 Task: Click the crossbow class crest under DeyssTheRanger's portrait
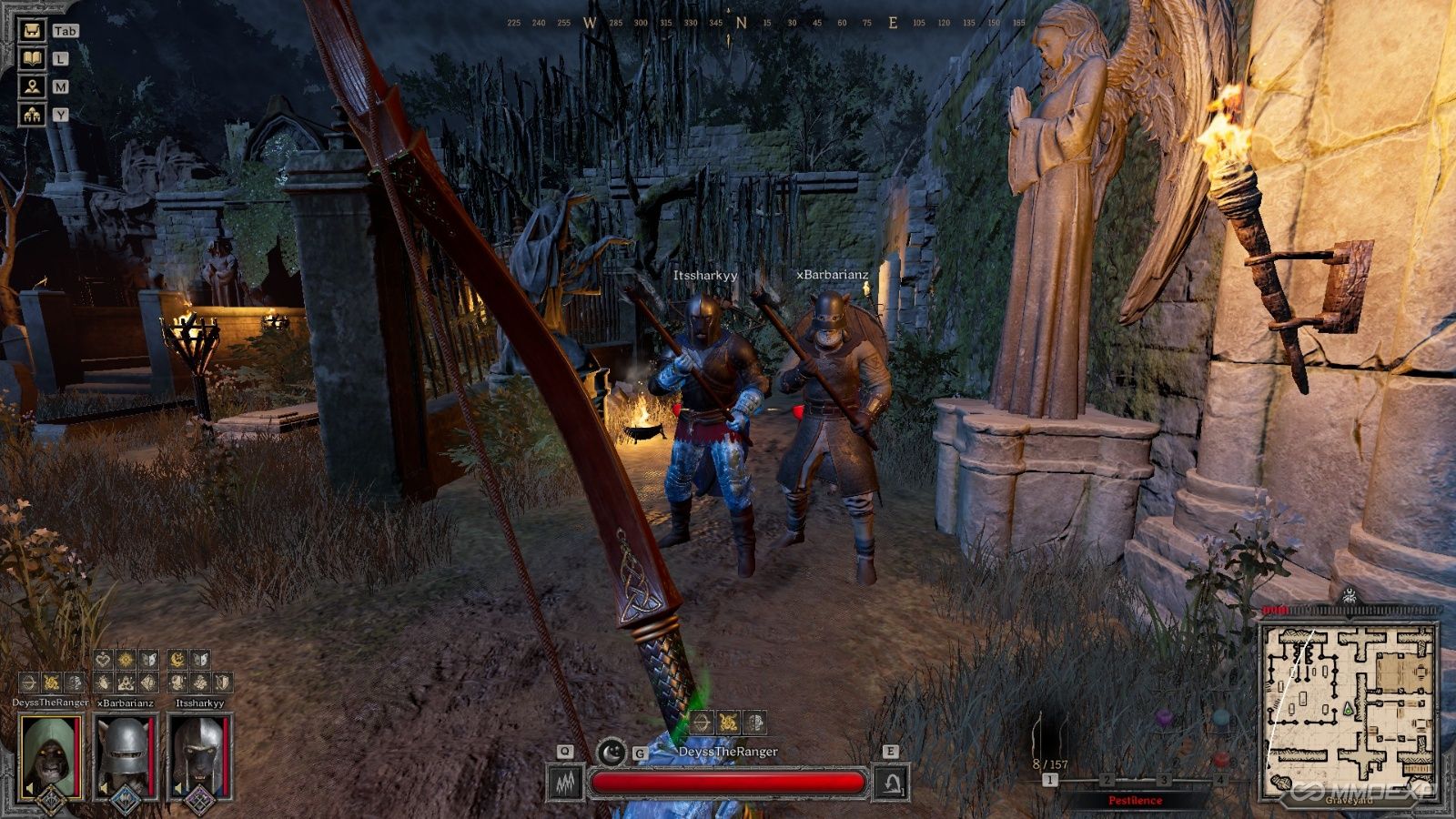click(x=49, y=800)
